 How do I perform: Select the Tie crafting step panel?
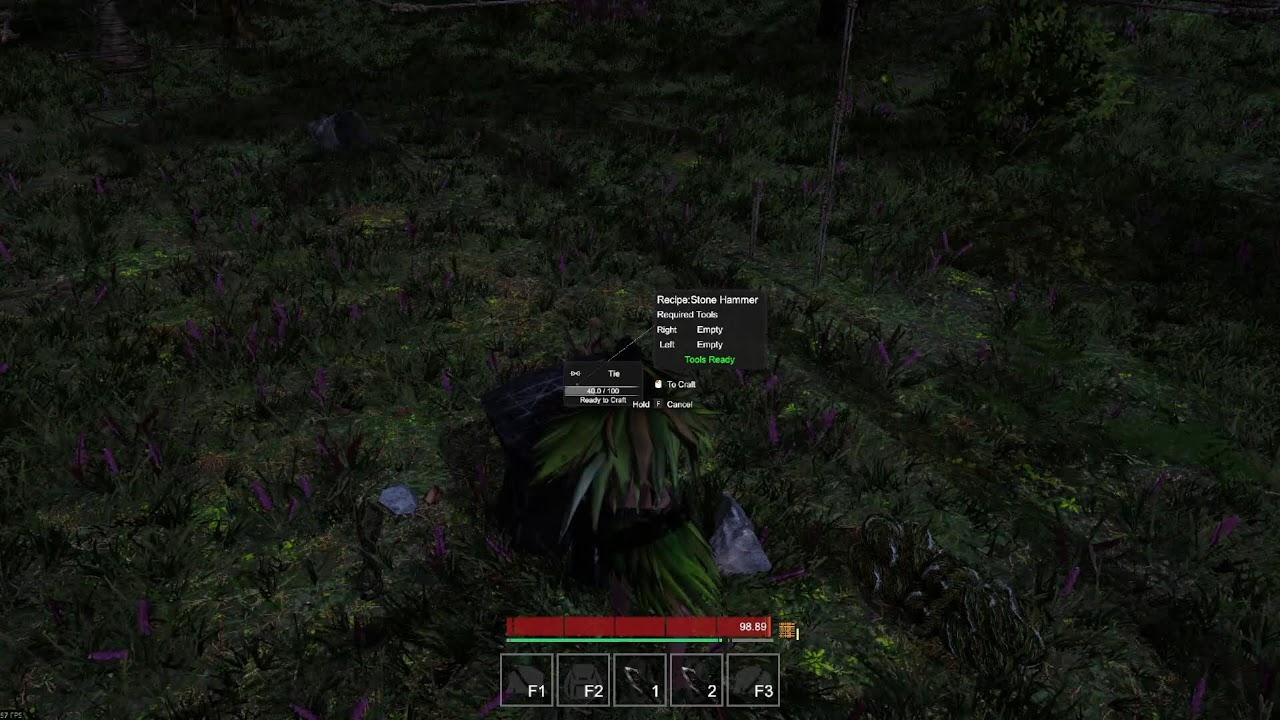coord(602,384)
